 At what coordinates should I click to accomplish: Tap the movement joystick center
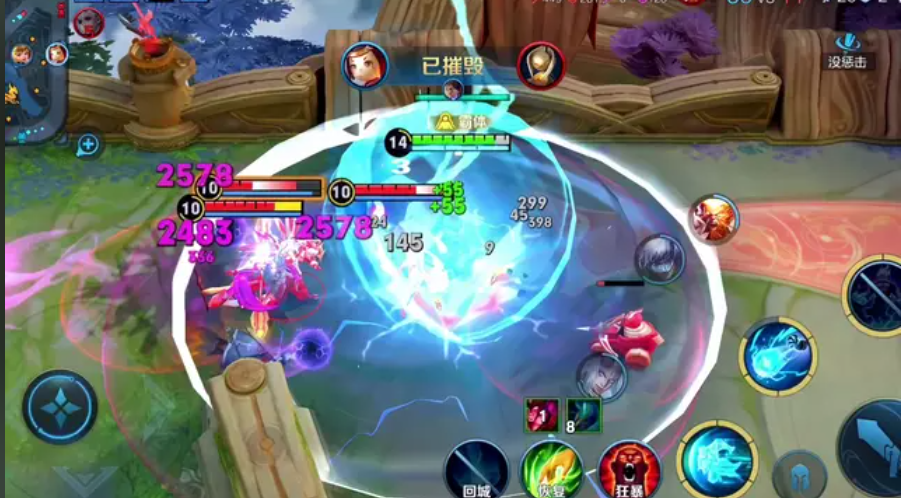[x=61, y=407]
